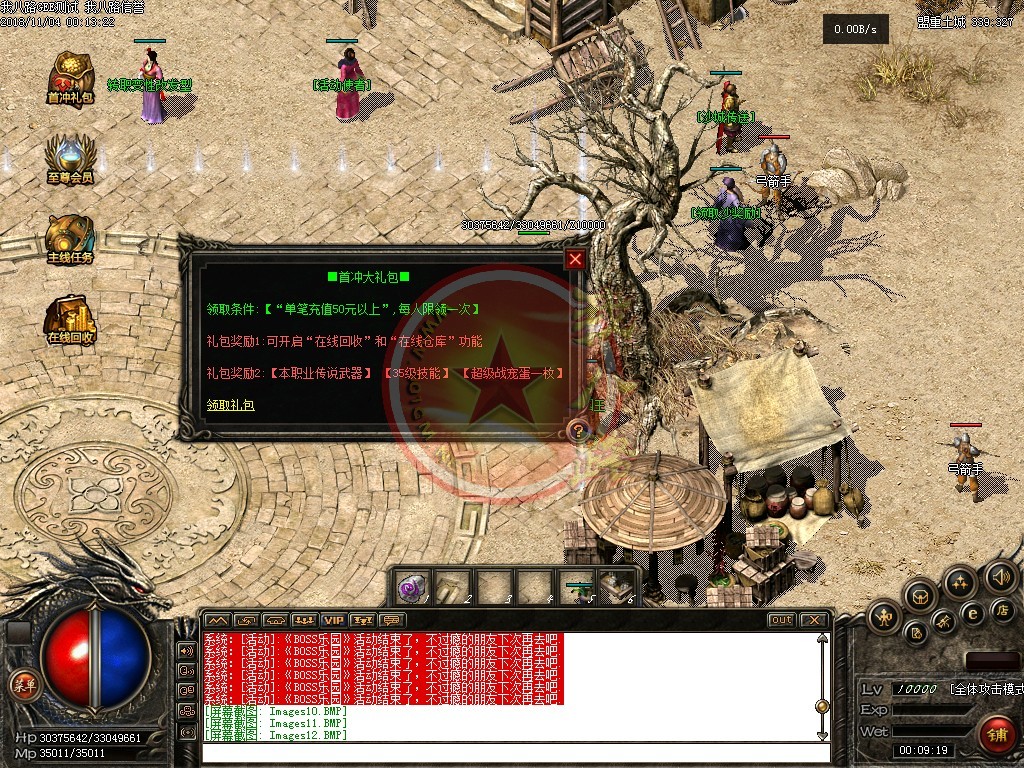Open the character figure round button
This screenshot has height=768, width=1024.
885,617
